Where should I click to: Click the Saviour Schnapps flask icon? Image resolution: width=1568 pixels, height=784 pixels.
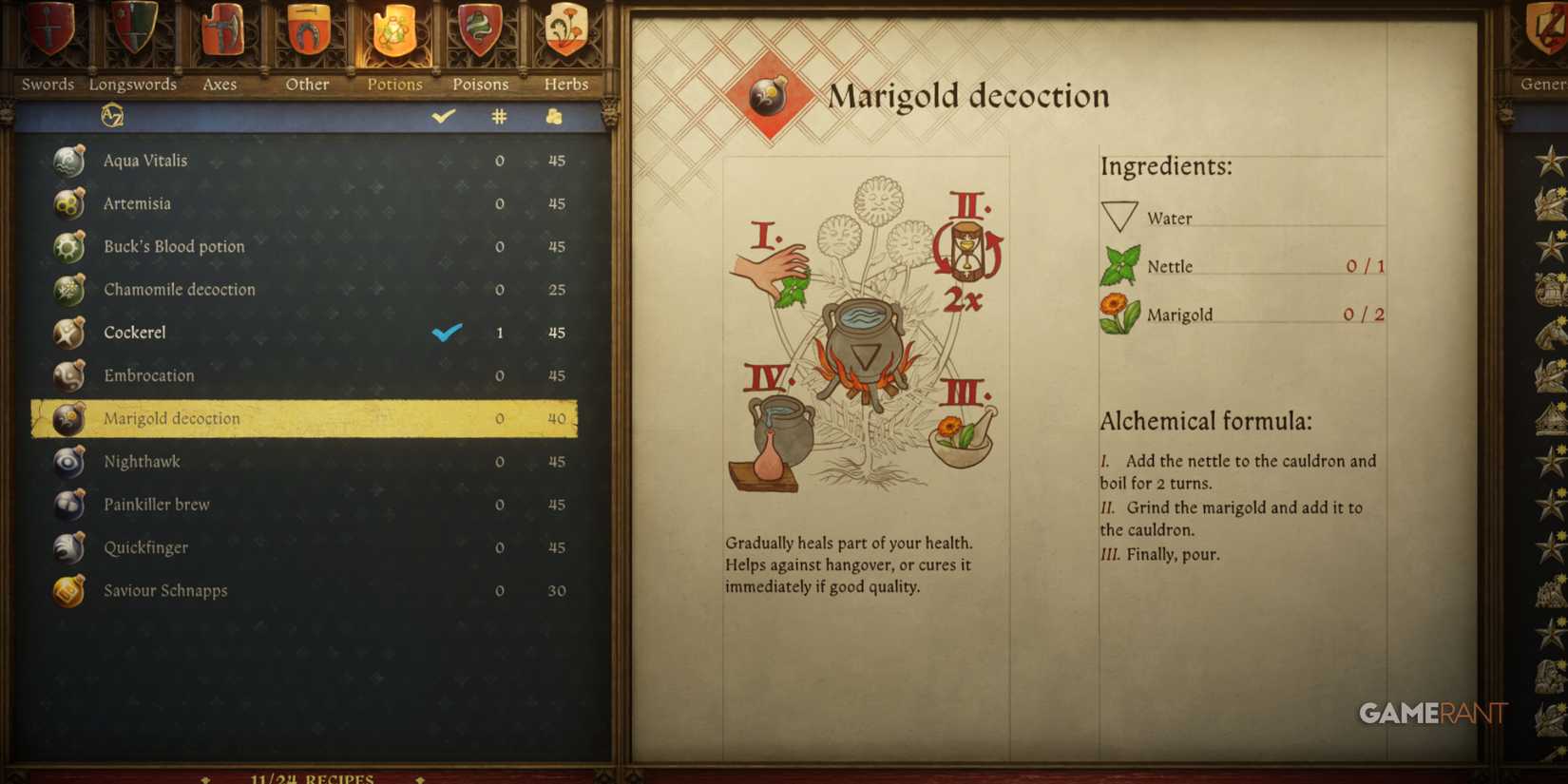(67, 590)
